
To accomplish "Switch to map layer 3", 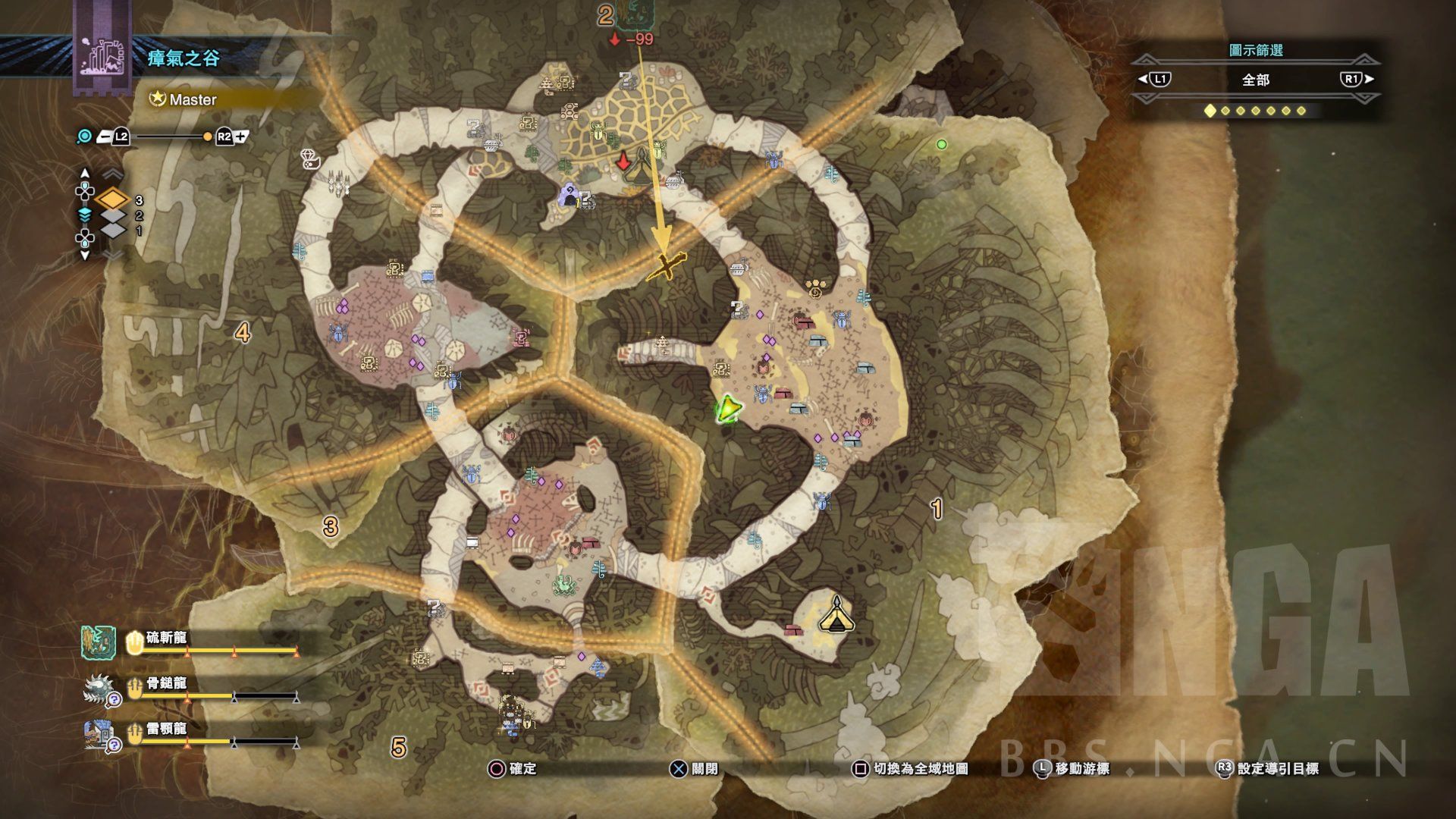I will point(114,200).
